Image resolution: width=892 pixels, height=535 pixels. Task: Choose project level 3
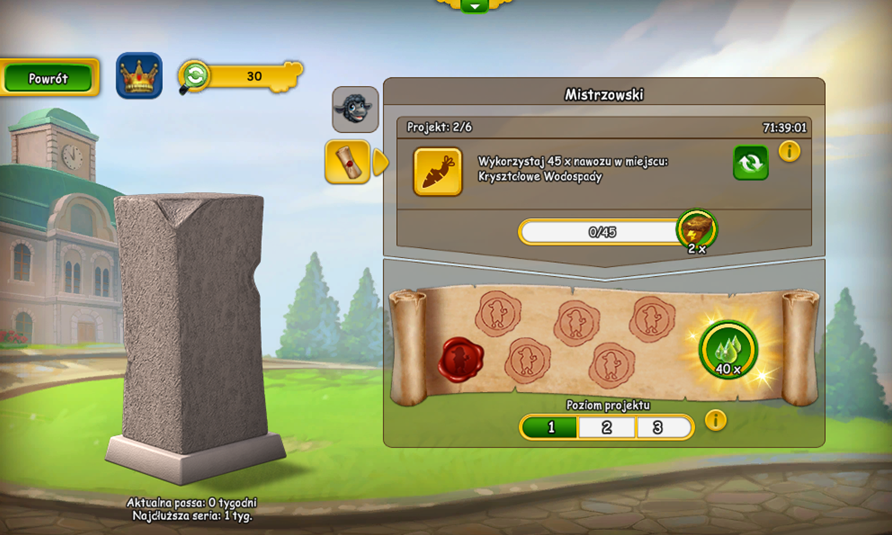tap(663, 428)
